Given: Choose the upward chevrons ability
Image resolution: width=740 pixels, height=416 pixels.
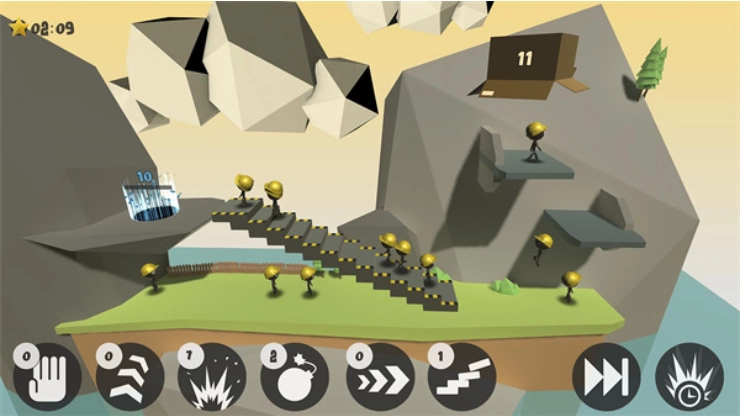Looking at the screenshot, I should [130, 380].
